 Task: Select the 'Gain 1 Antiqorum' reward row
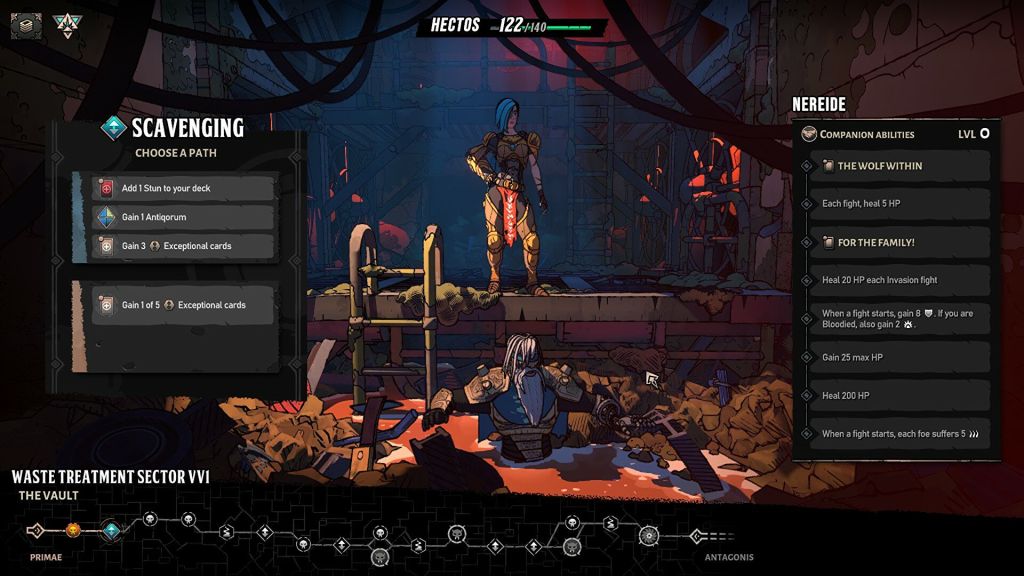click(x=183, y=217)
